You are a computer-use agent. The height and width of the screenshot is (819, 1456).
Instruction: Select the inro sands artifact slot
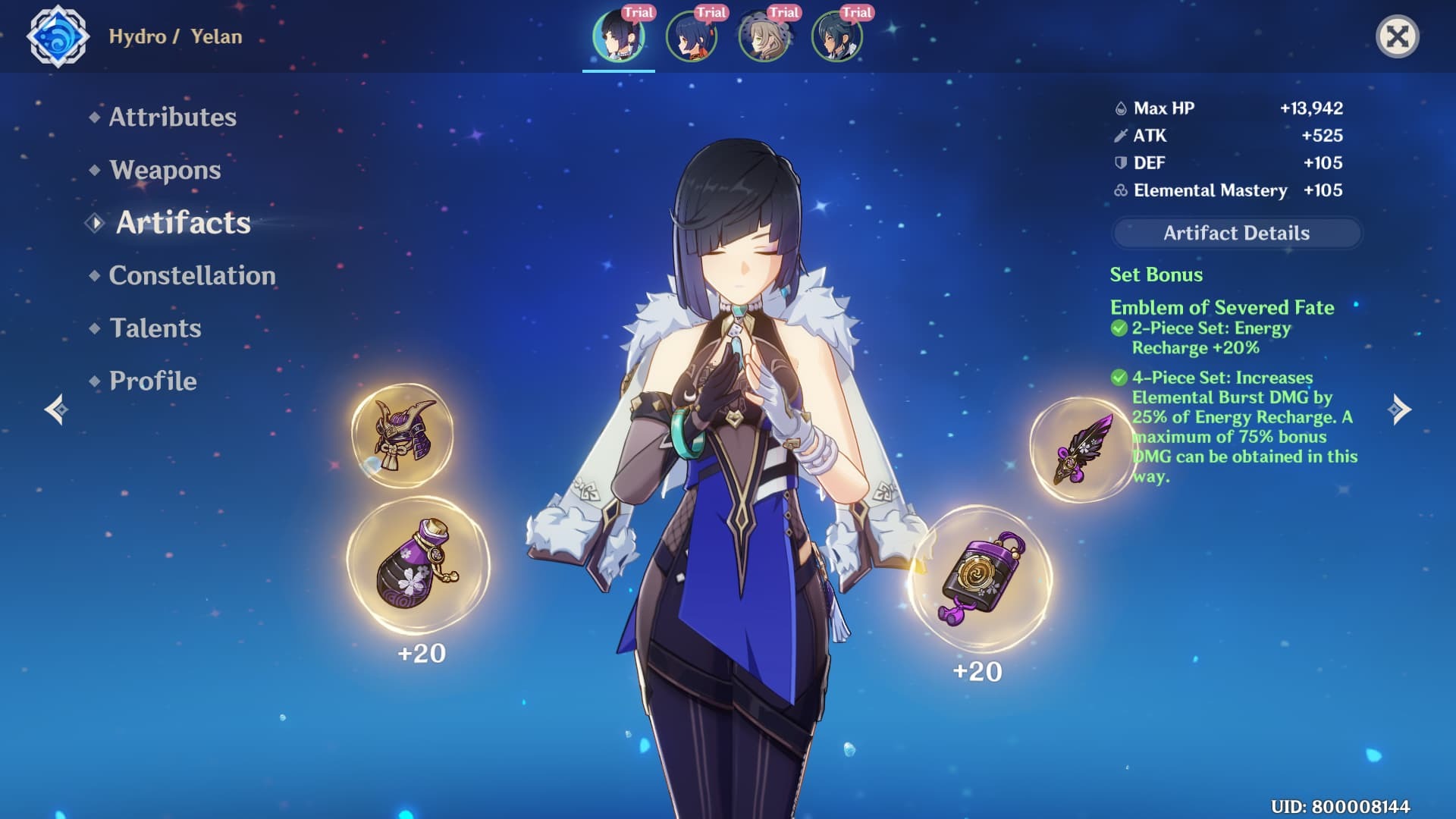click(981, 578)
